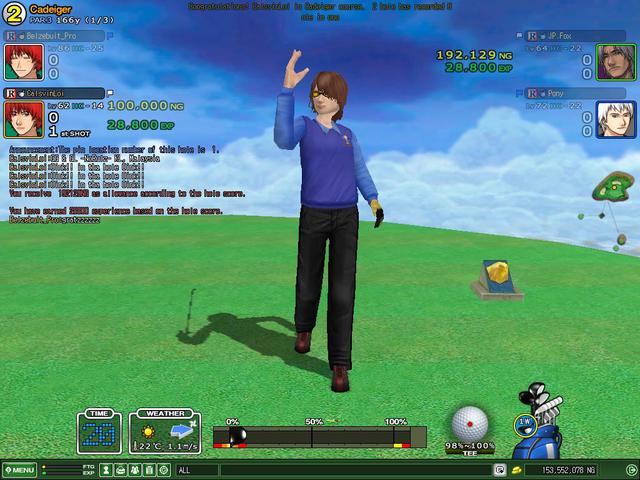The height and width of the screenshot is (480, 640).
Task: Click the weather wind panel
Action: [x=165, y=433]
